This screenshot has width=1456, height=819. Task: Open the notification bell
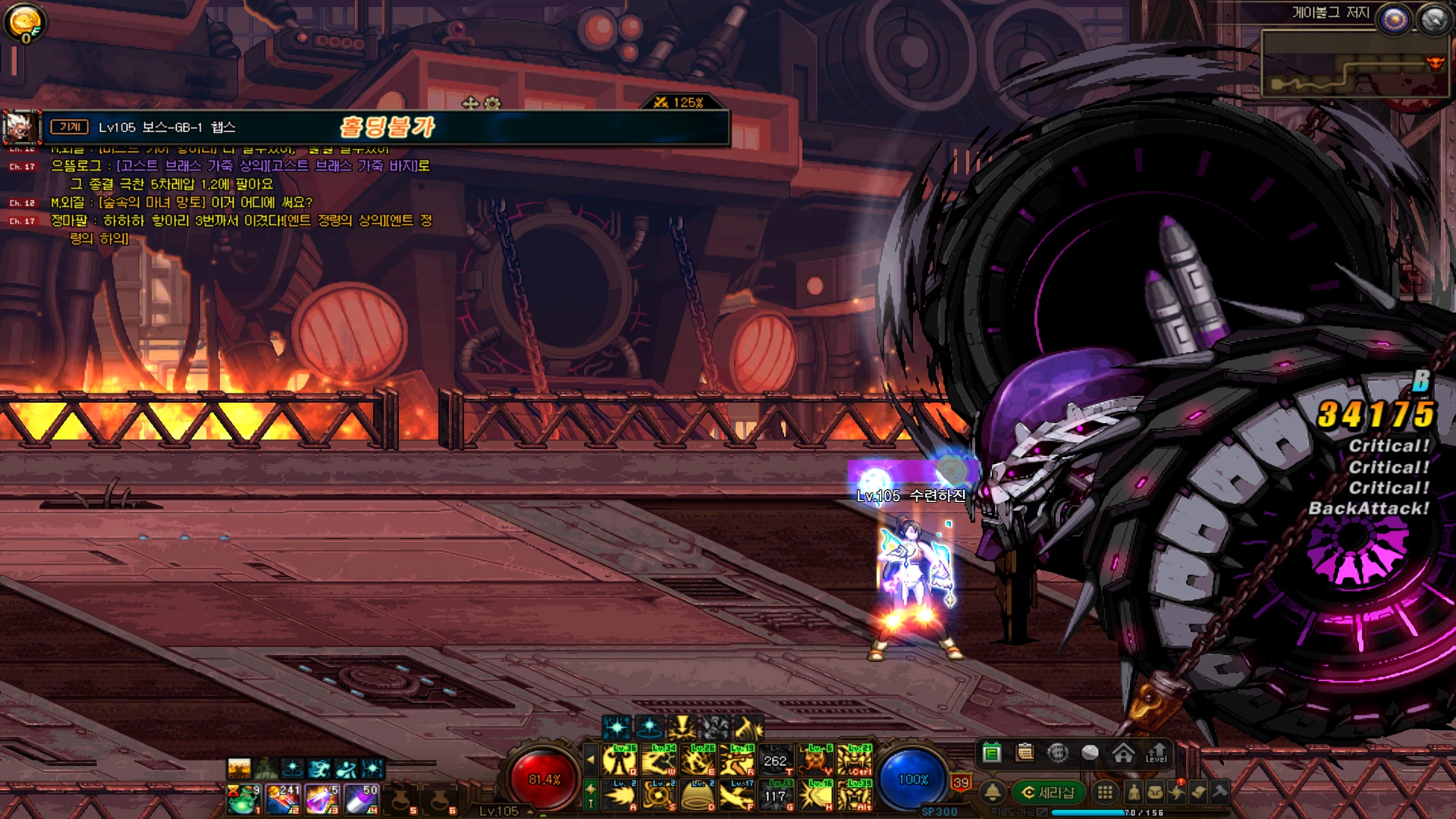992,792
